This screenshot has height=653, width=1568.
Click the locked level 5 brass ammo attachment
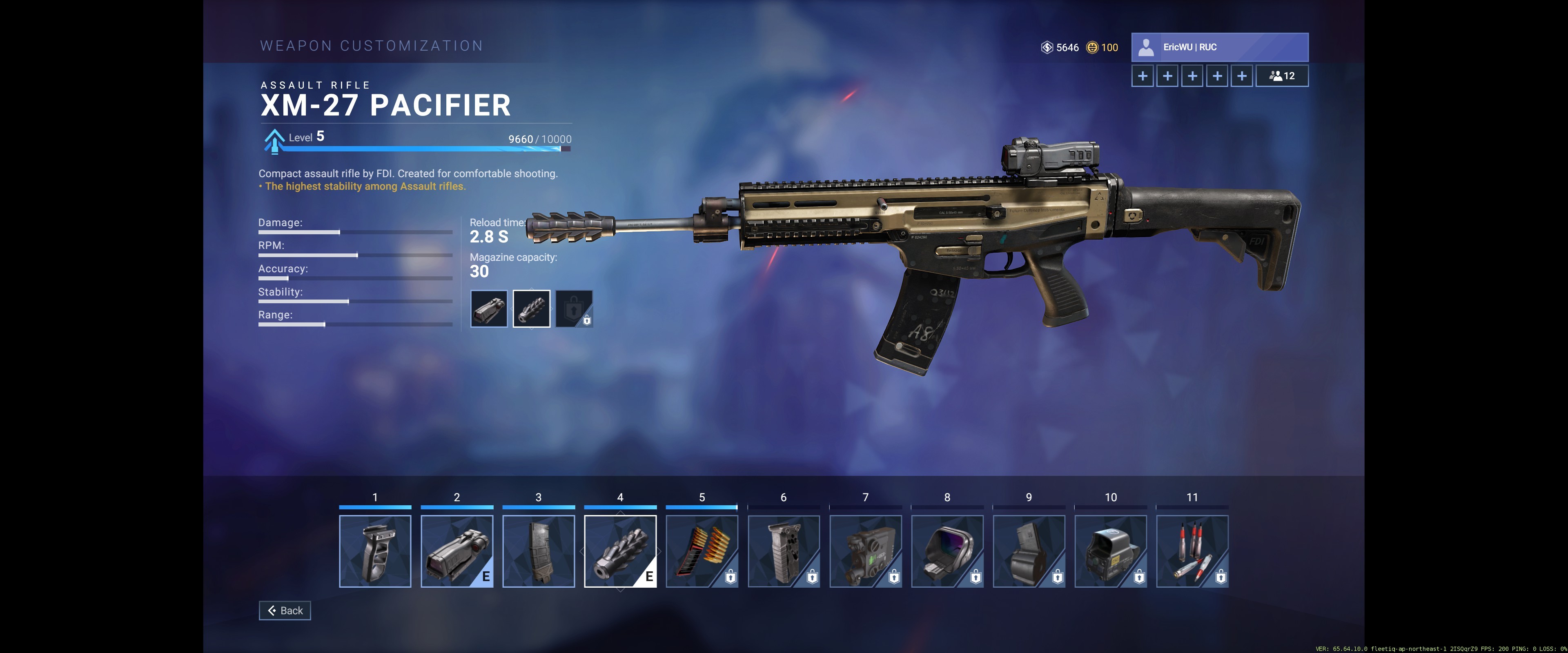(x=702, y=551)
